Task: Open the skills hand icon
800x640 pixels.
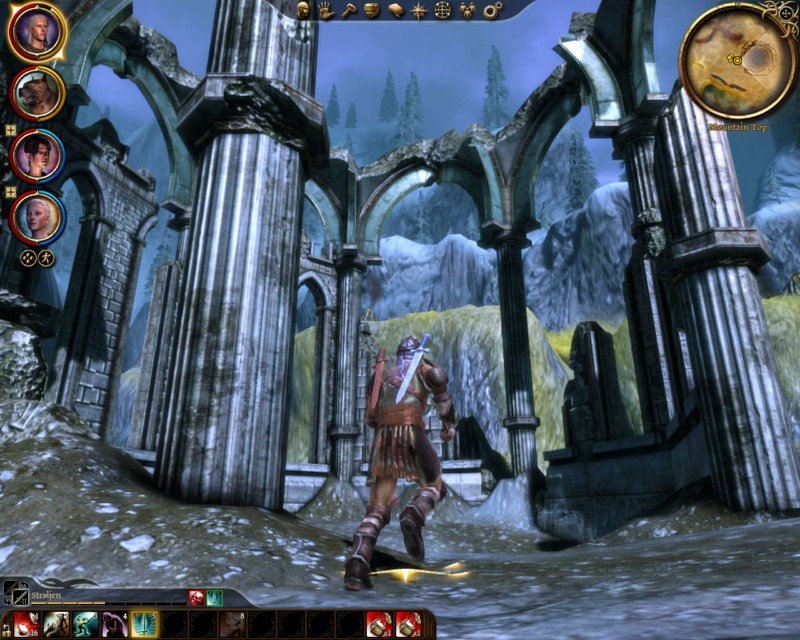Action: point(326,10)
